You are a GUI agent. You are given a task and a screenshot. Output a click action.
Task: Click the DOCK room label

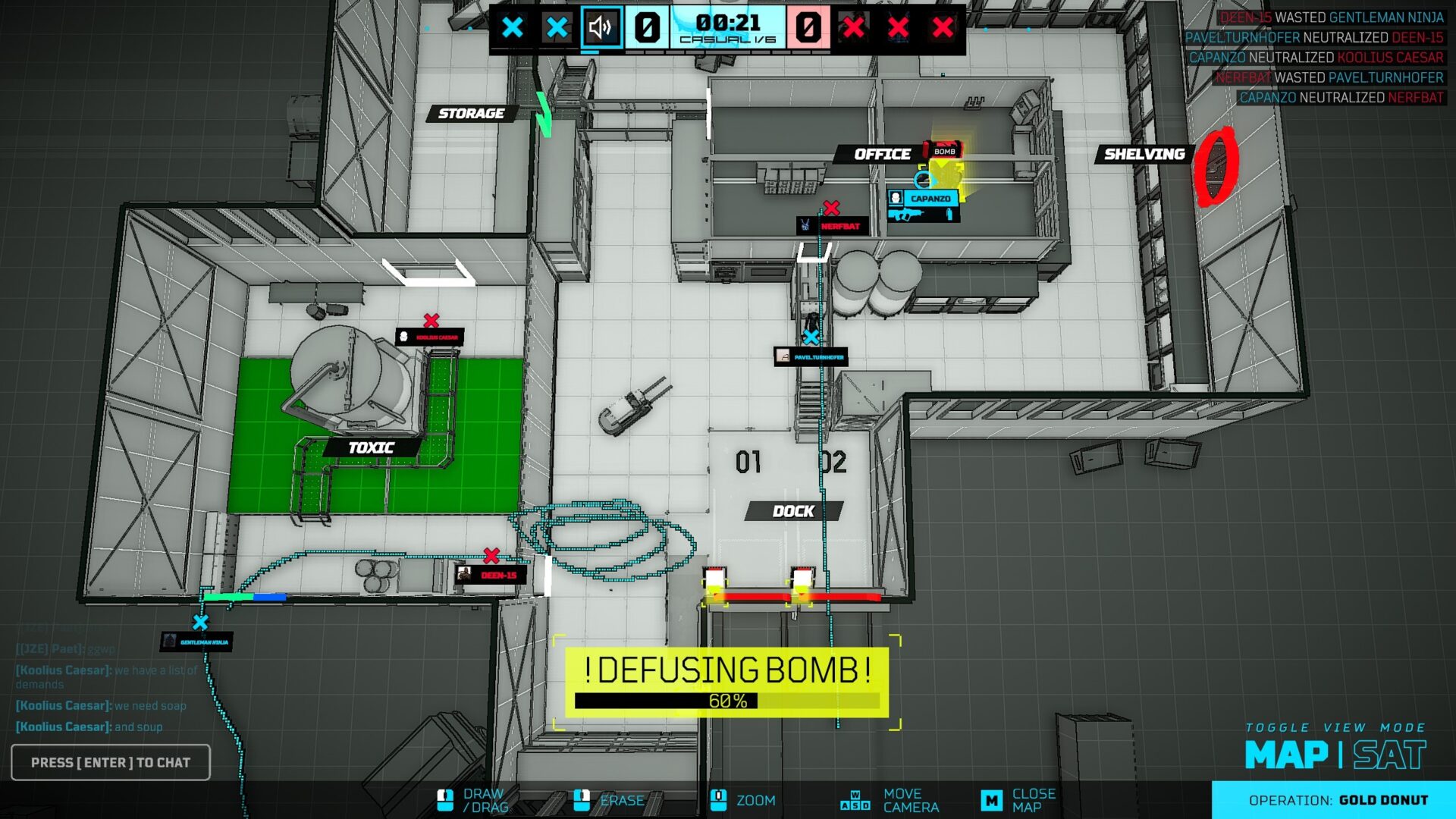point(793,511)
